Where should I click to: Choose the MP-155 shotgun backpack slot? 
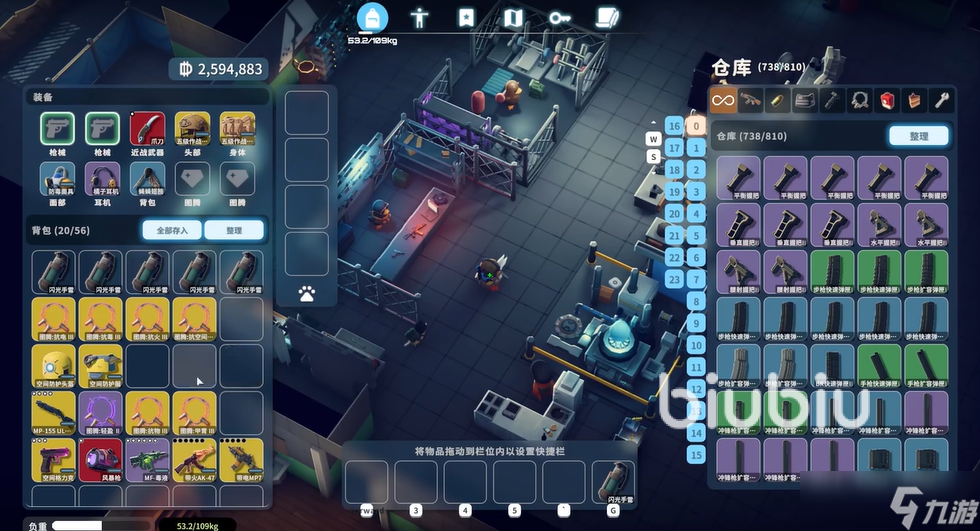(54, 413)
